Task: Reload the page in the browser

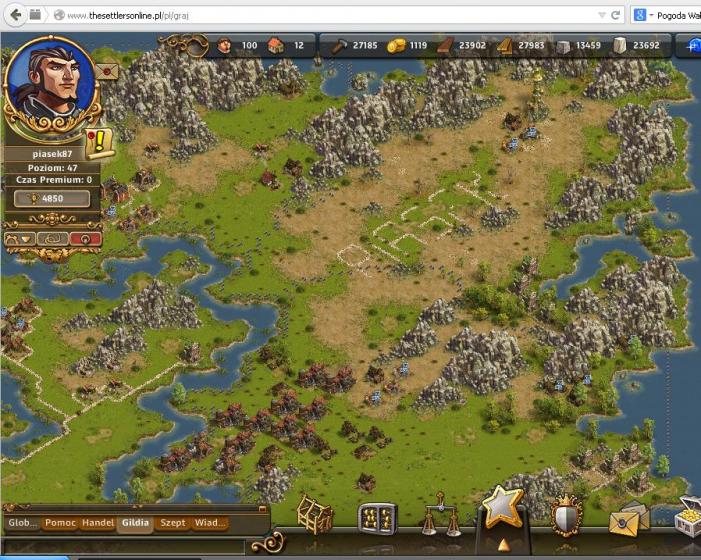Action: pos(616,15)
